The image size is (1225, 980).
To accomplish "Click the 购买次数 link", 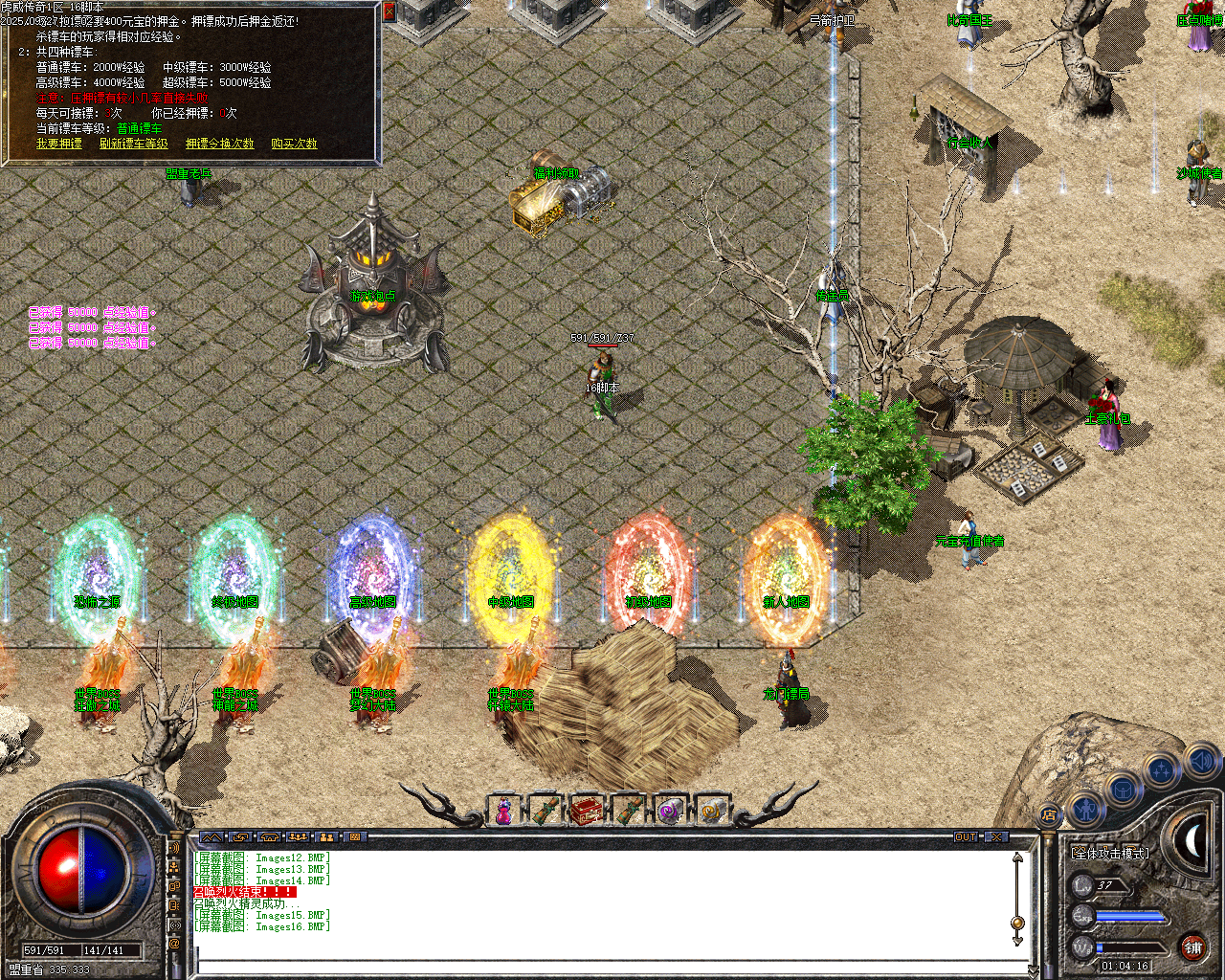I will tap(294, 144).
